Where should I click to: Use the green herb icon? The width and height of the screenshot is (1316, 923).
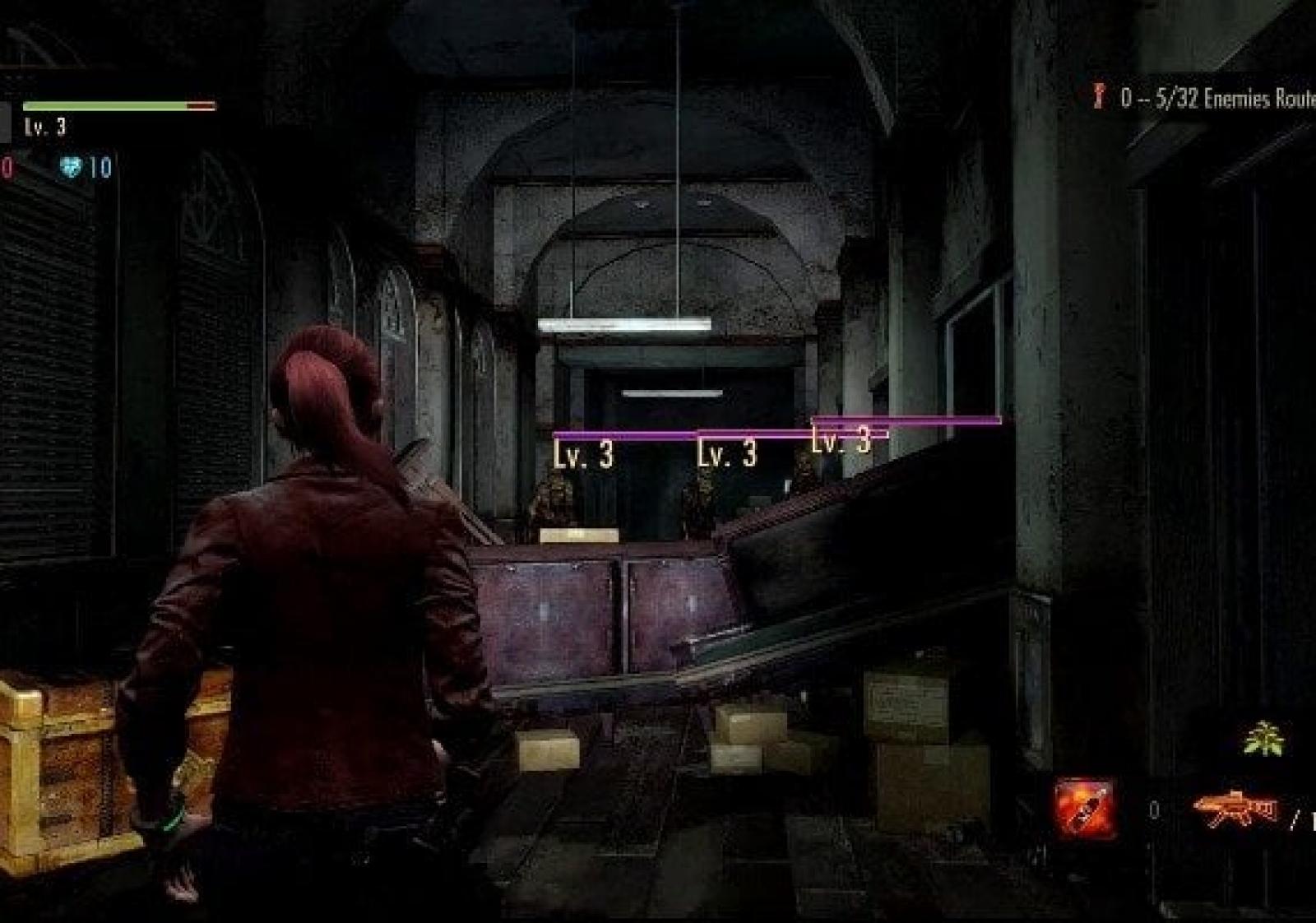point(1263,738)
